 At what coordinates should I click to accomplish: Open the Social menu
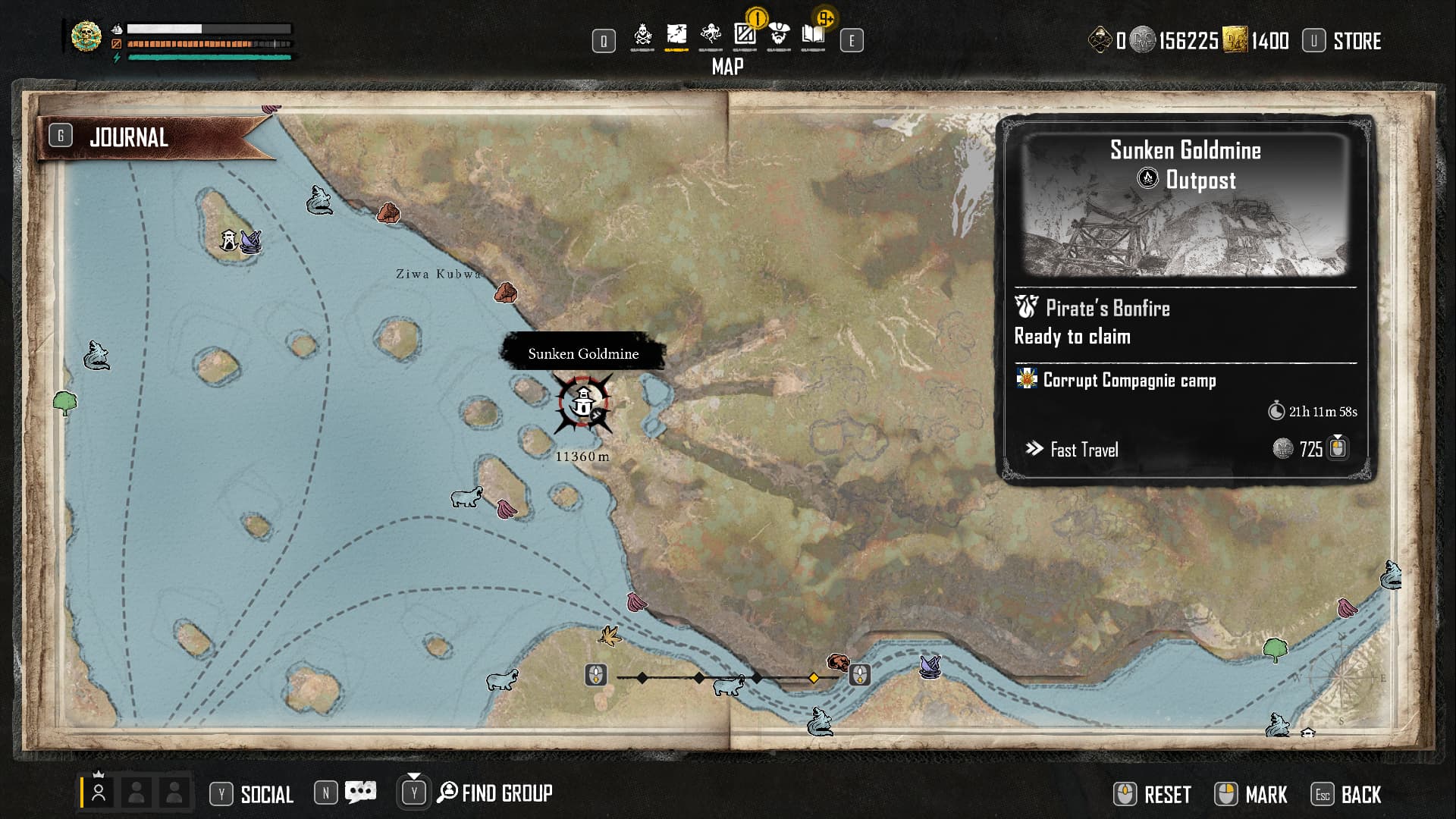[x=266, y=794]
